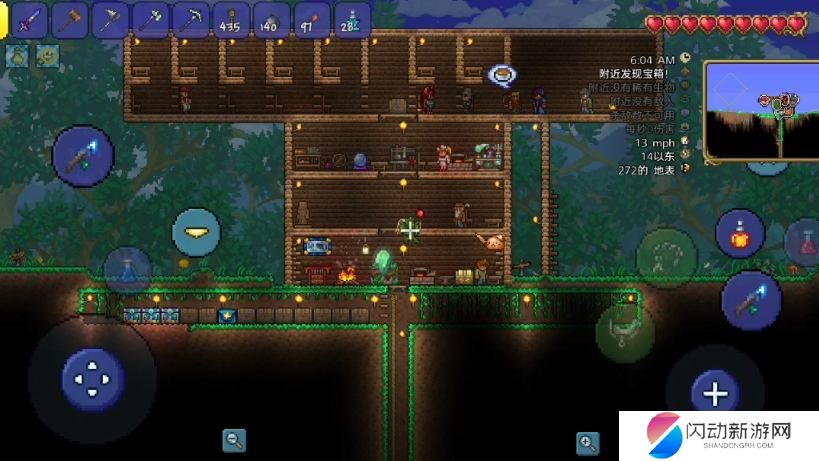Click the zoom in magnifier

coord(588,442)
